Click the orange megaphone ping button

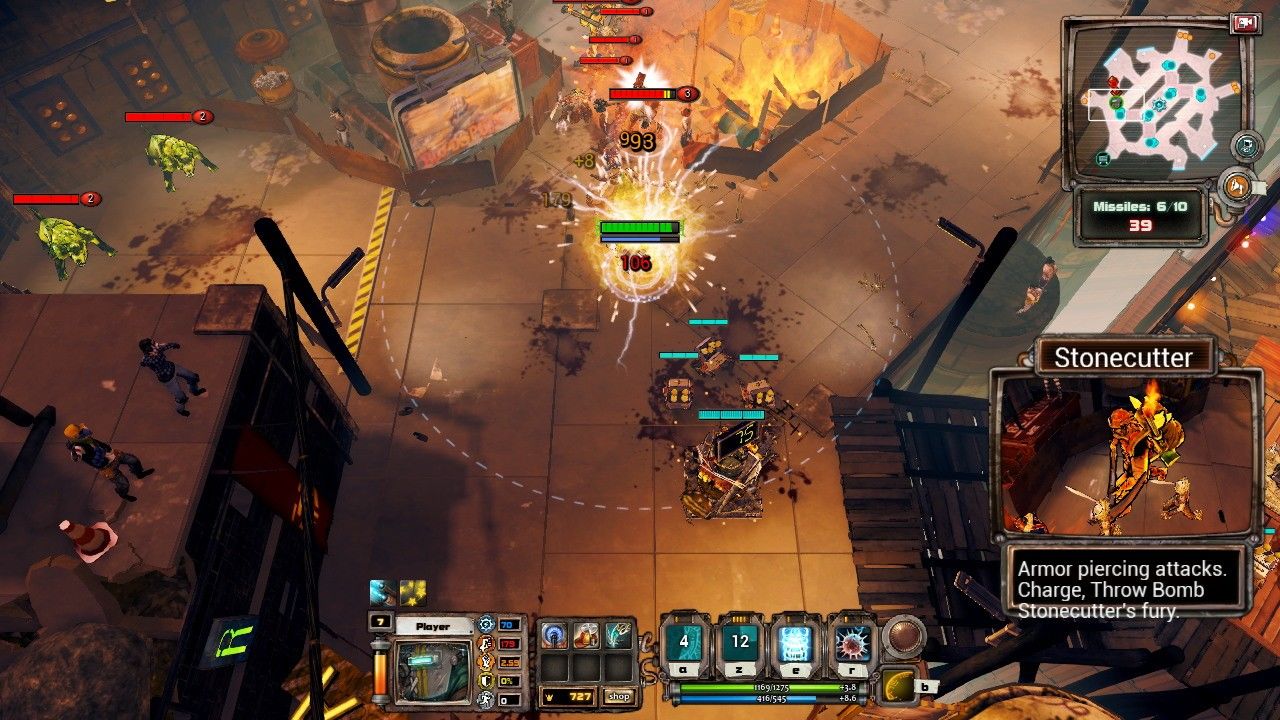(1236, 185)
